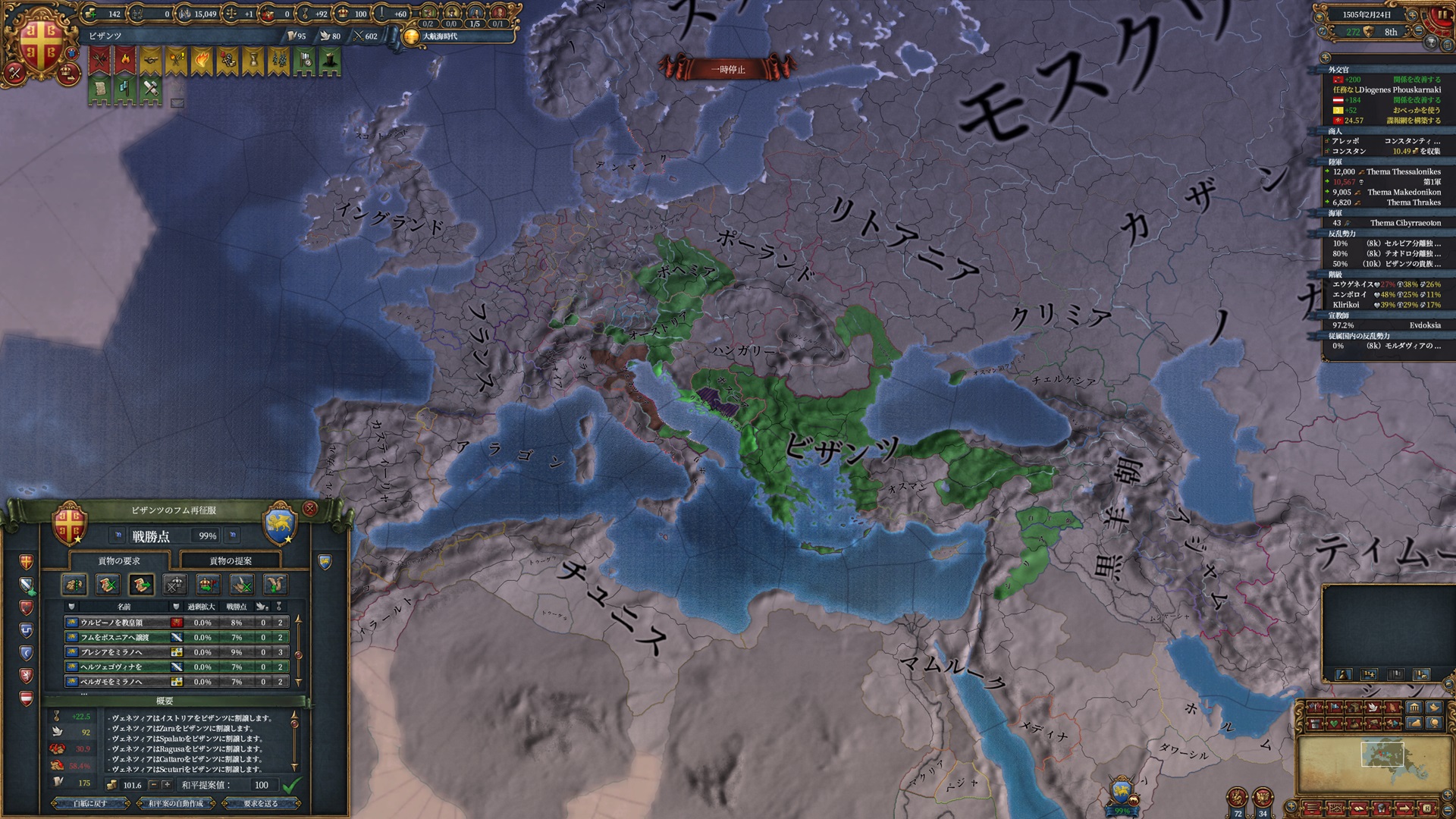The image size is (1456, 819).
Task: Click the zoom-in plus on the minimap
Action: coord(1447,794)
